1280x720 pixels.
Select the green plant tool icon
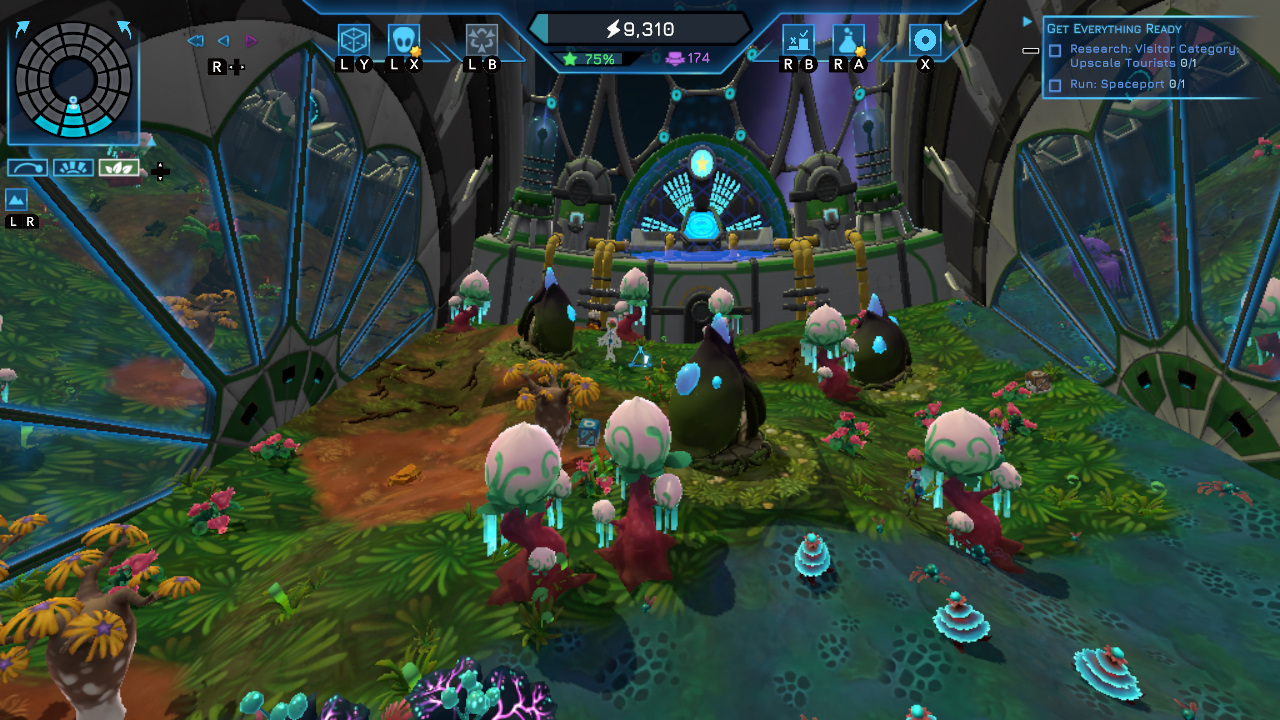click(118, 166)
